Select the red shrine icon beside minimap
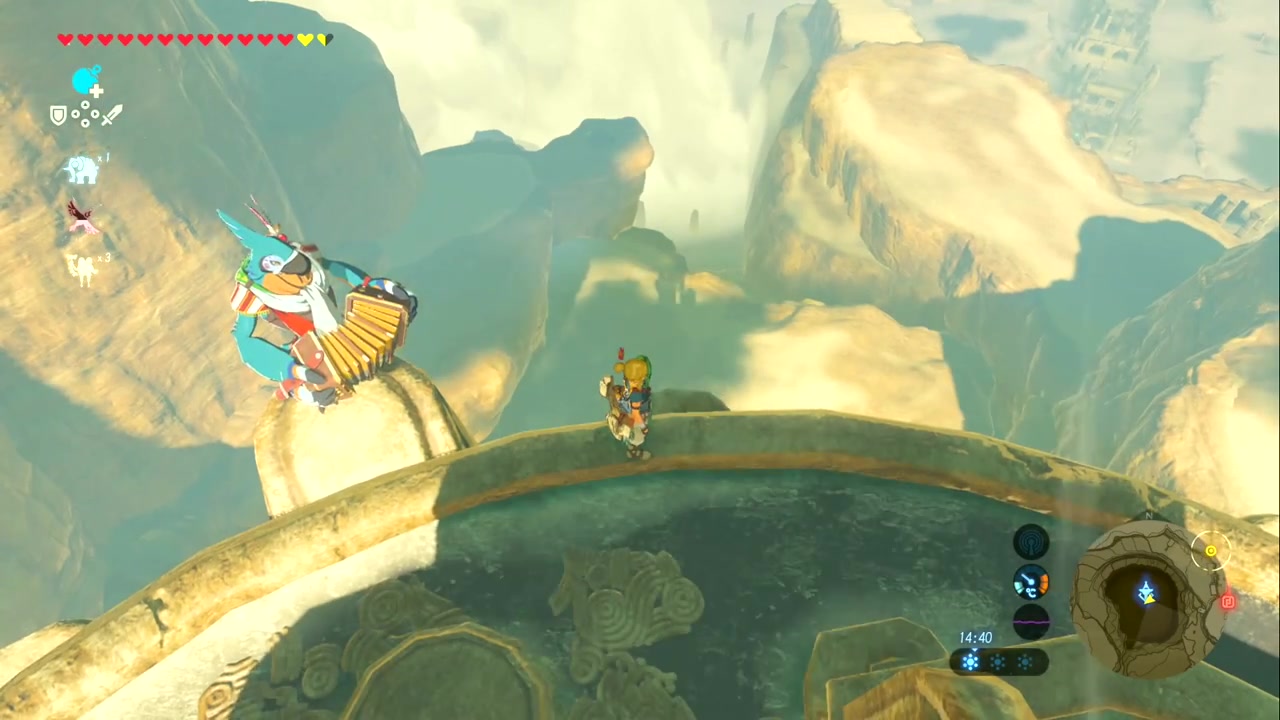Viewport: 1280px width, 720px height. click(1228, 601)
